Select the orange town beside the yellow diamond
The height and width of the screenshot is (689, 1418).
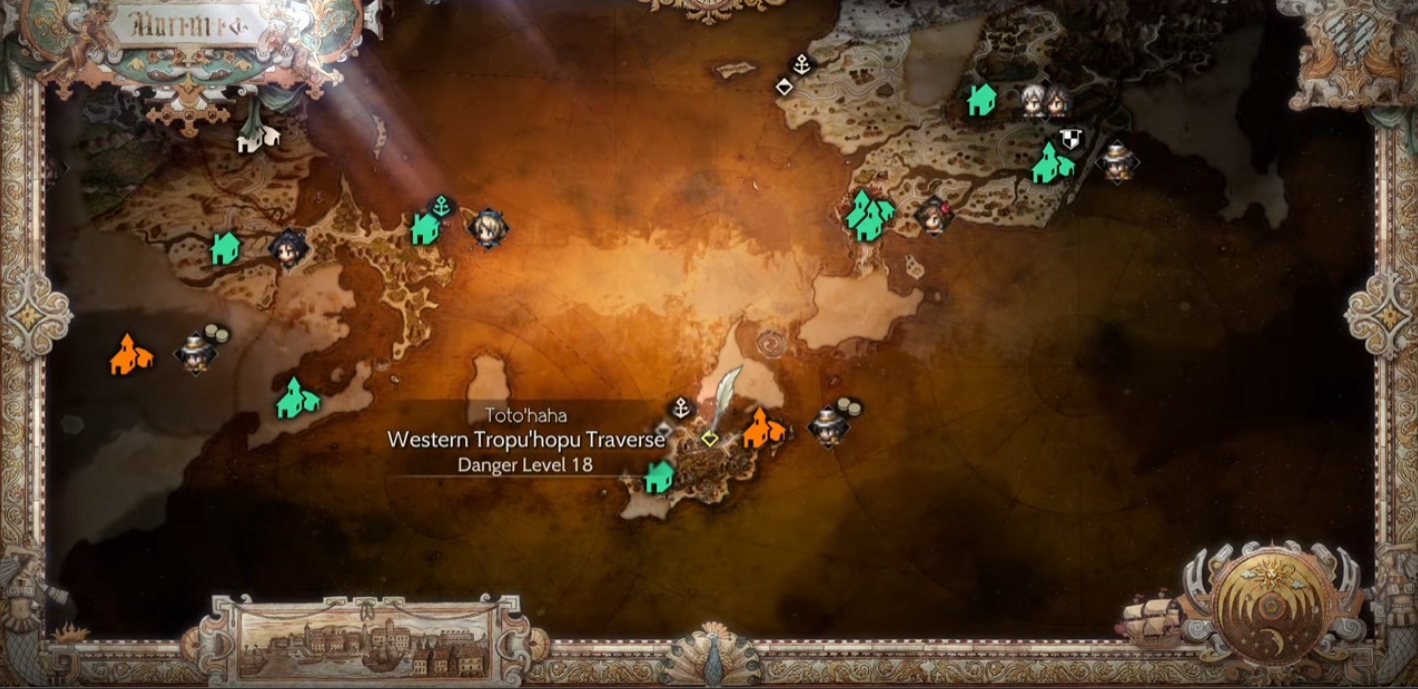[x=762, y=428]
